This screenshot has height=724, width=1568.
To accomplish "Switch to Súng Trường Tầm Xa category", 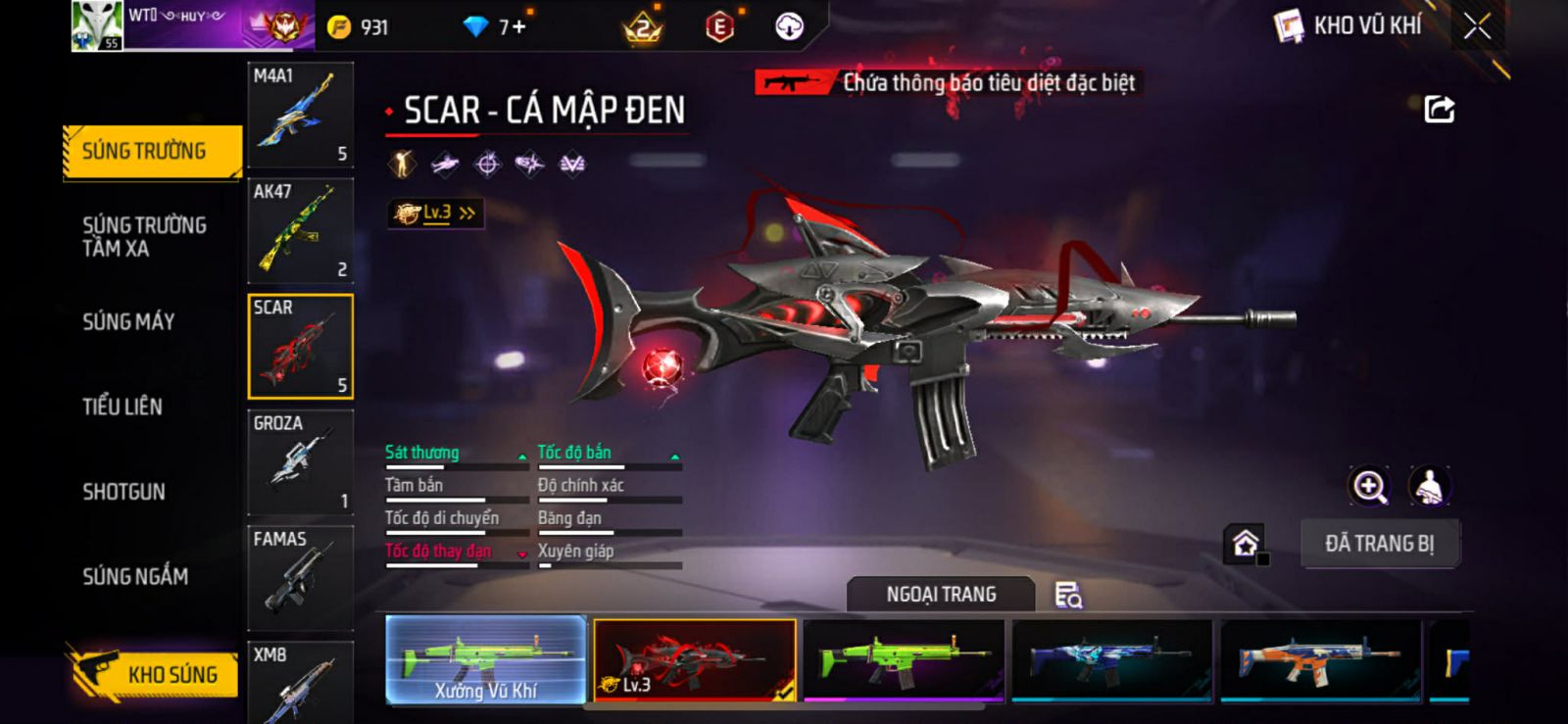I will click(144, 236).
